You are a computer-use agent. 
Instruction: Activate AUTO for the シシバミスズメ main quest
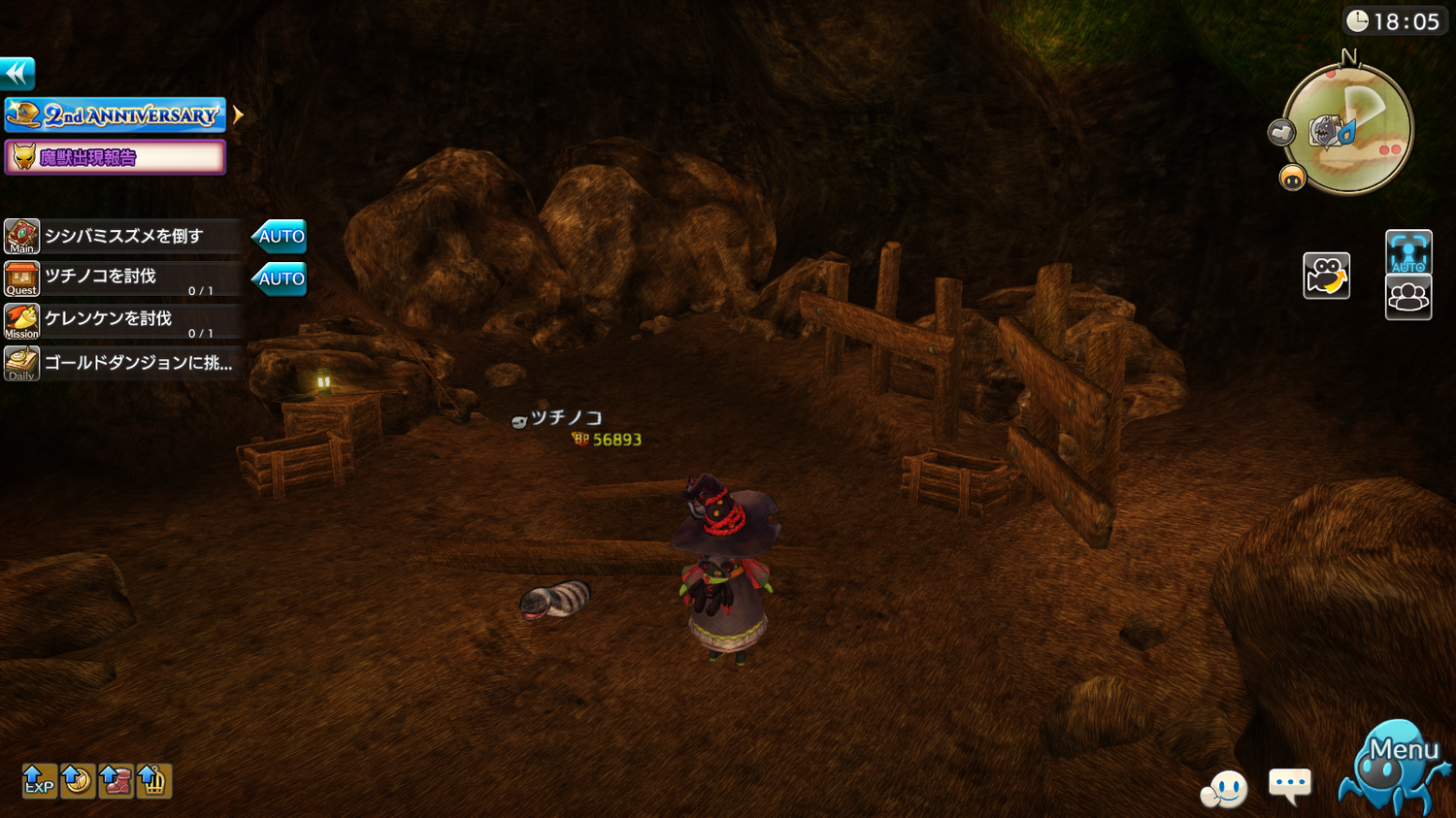pyautogui.click(x=281, y=236)
